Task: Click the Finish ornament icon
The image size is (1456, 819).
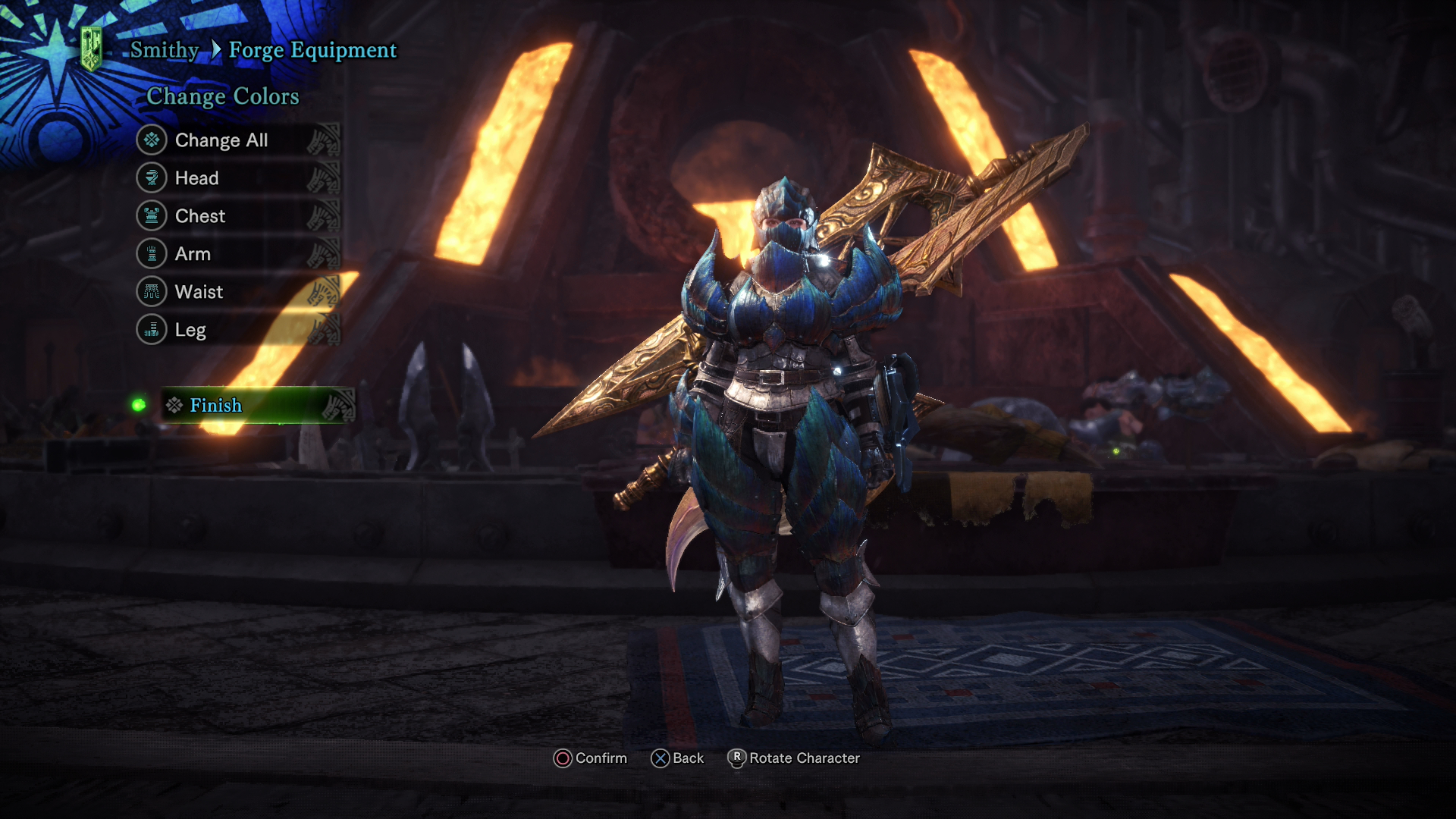Action: (x=174, y=406)
